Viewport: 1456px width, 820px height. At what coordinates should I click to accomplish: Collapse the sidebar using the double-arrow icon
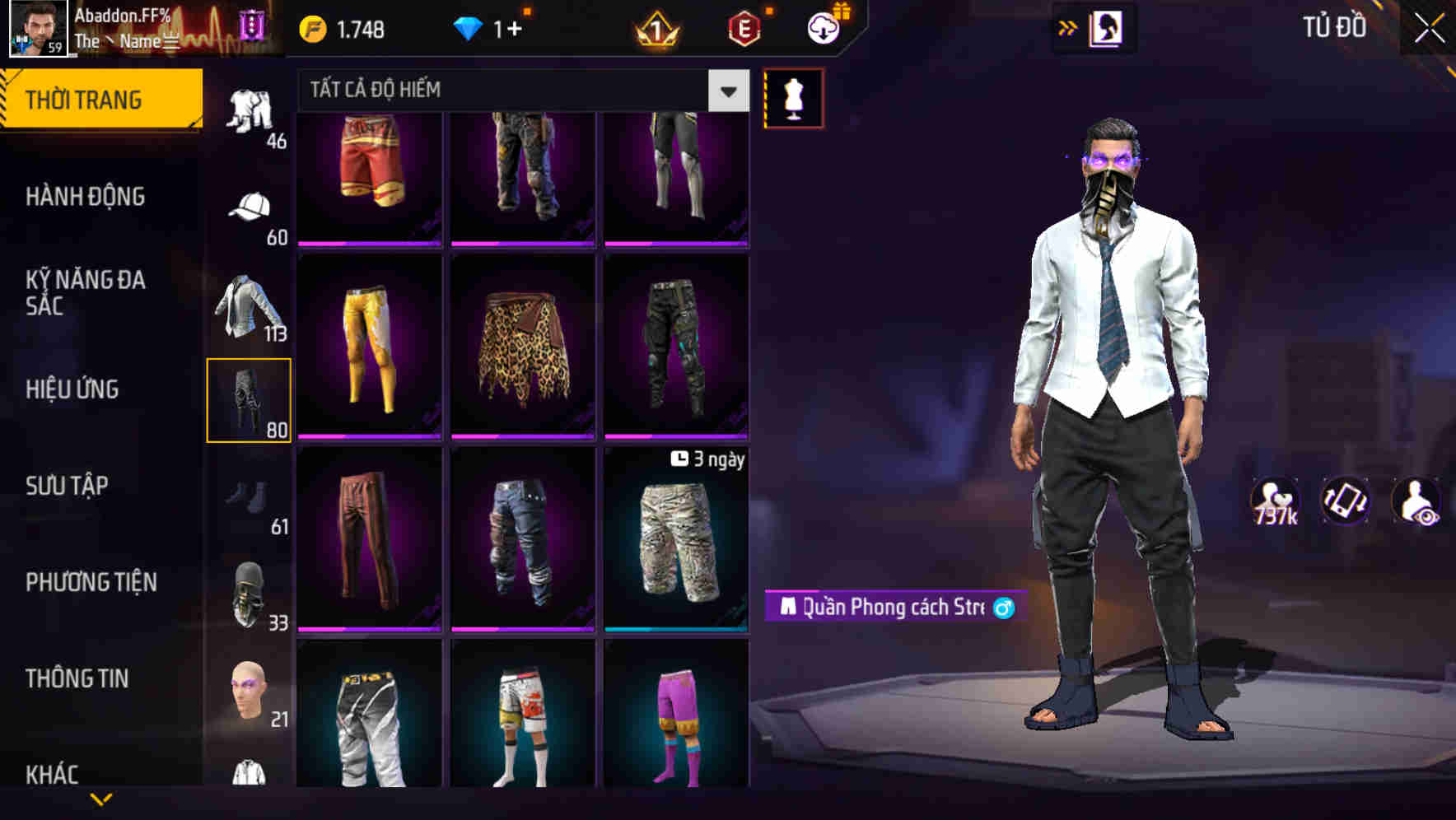click(x=1070, y=27)
